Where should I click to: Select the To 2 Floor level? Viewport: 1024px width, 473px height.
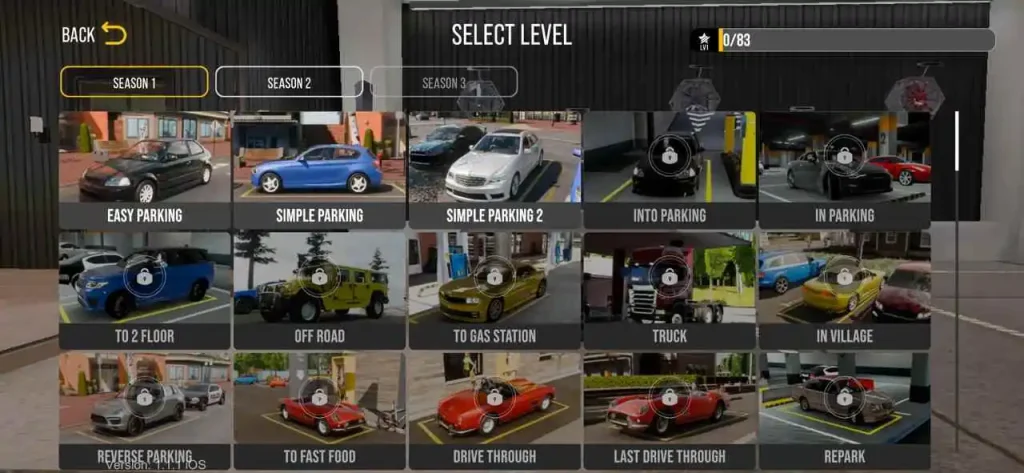[145, 289]
